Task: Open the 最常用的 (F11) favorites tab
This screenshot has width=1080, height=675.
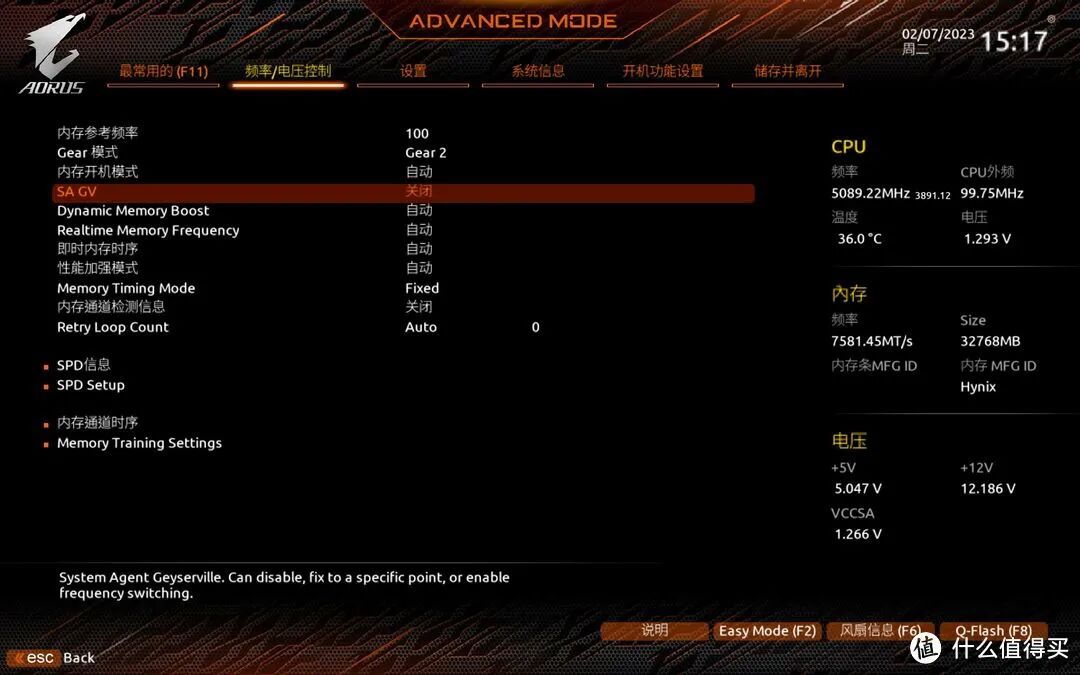Action: tap(163, 71)
